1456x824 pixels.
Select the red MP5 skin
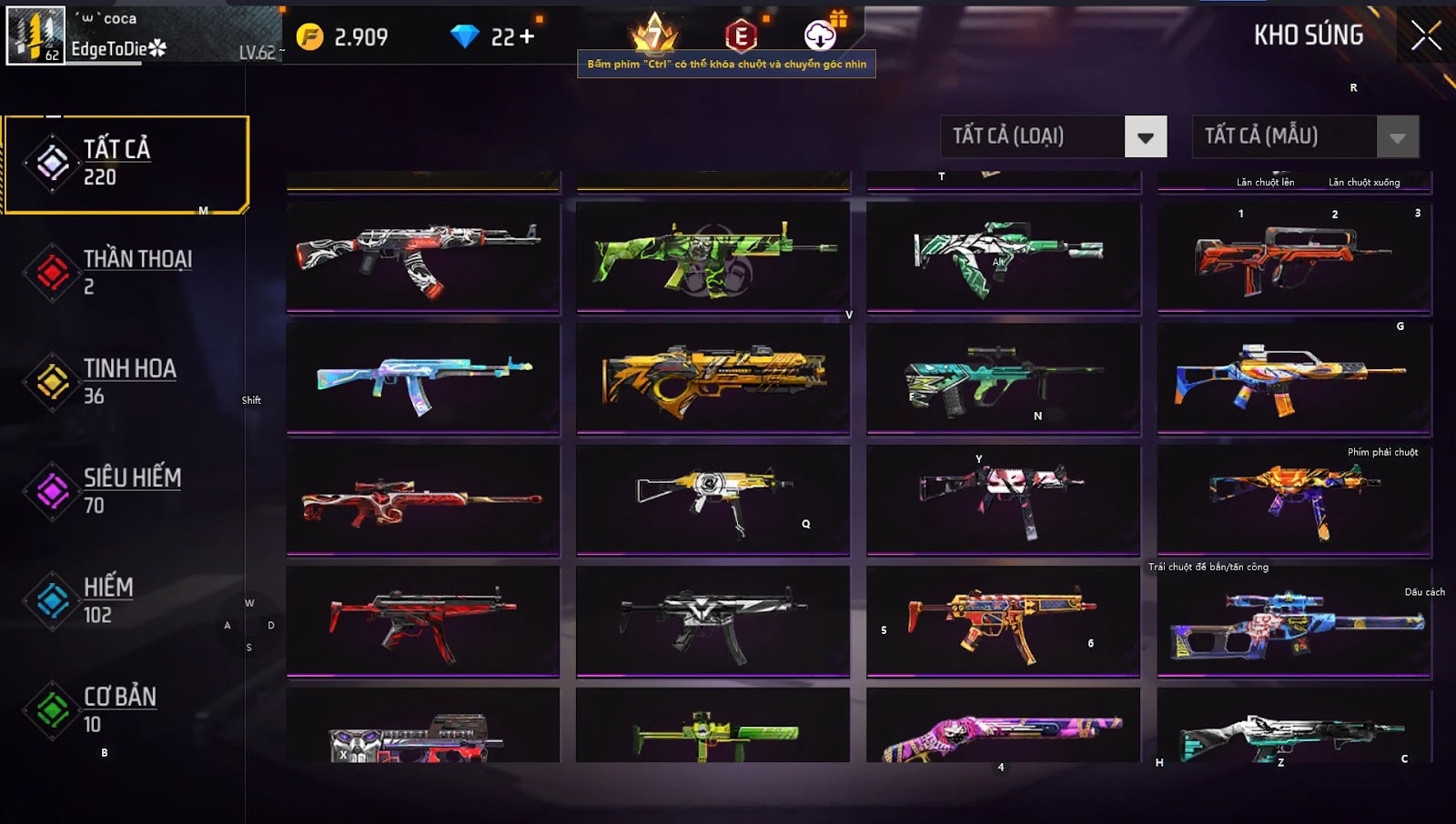click(x=423, y=621)
